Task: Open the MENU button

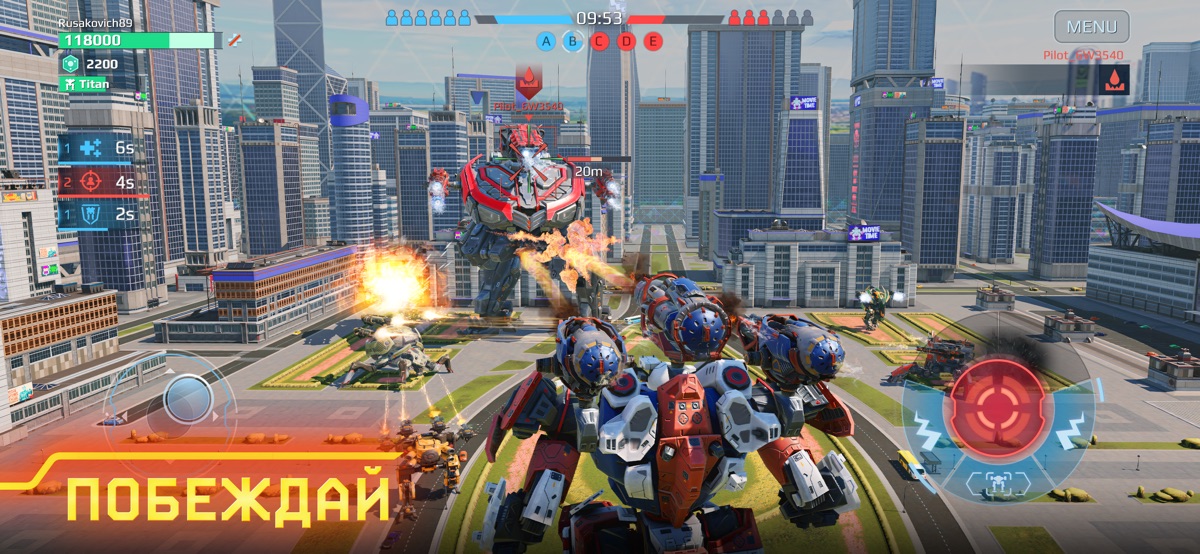Action: tap(1091, 26)
